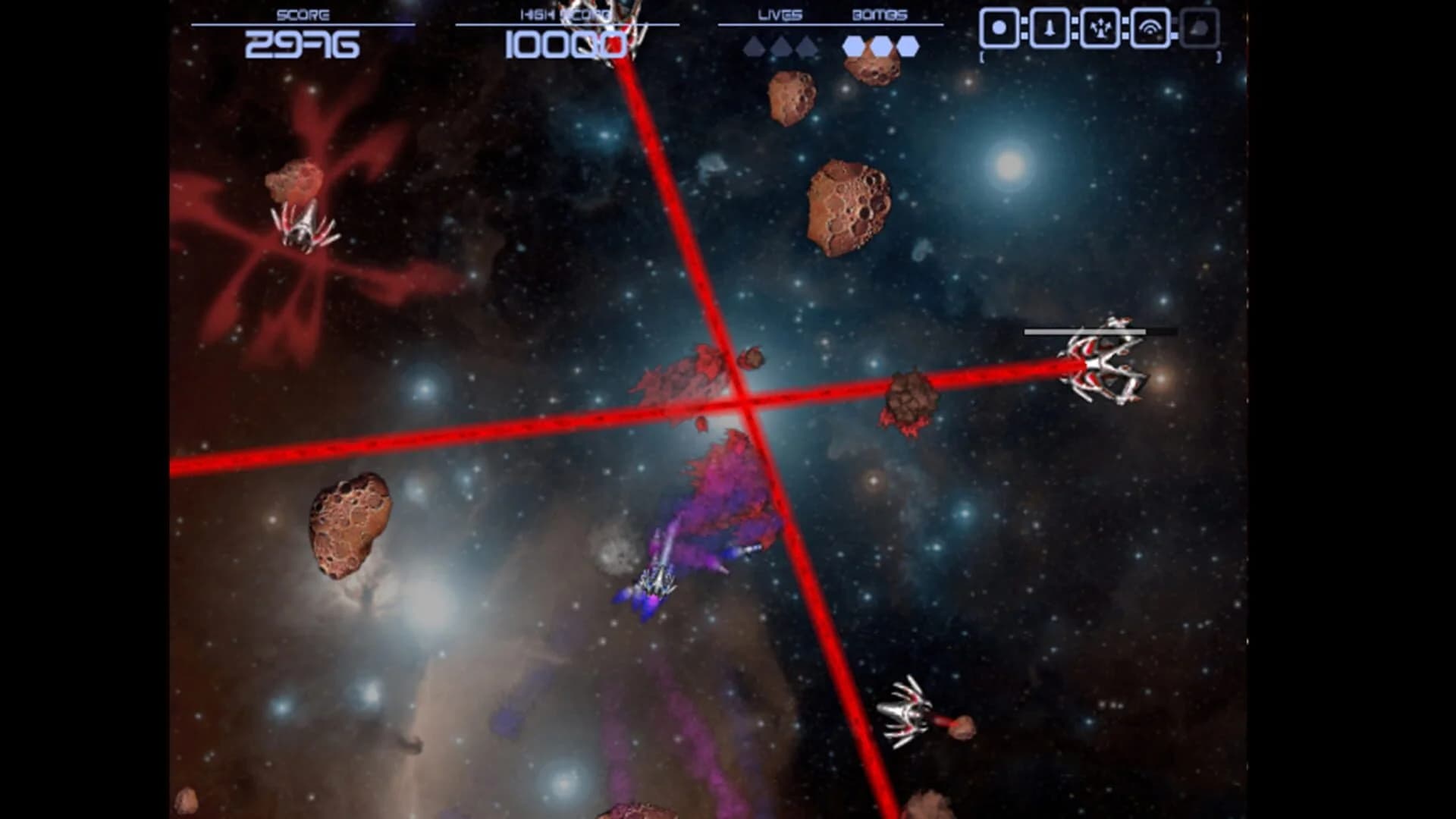This screenshot has width=1456, height=819.
Task: Toggle the third life diamond indicator
Action: click(x=808, y=46)
